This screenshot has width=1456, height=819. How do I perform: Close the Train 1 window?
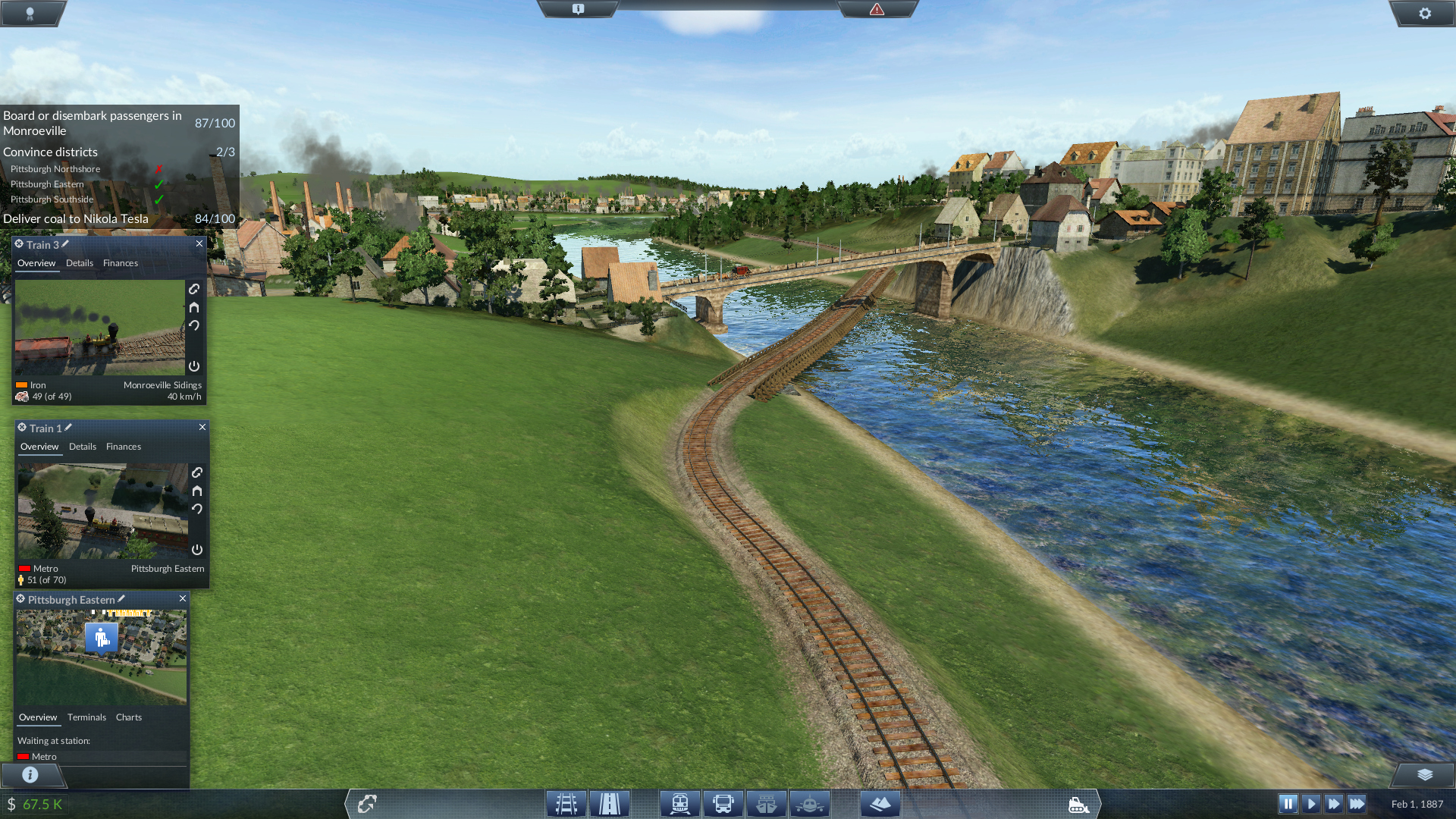(202, 427)
